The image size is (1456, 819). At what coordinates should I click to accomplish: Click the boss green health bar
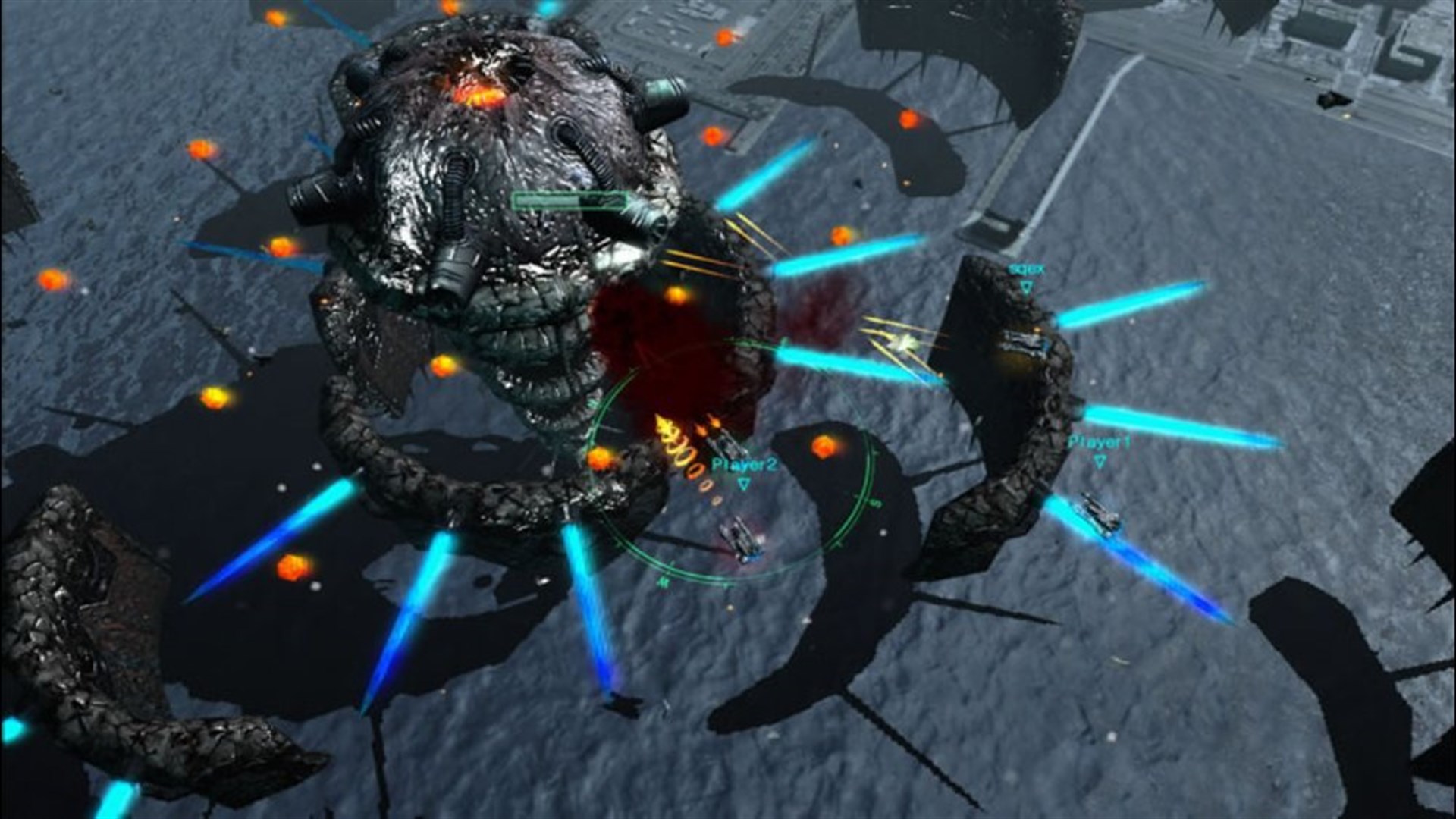[x=569, y=200]
